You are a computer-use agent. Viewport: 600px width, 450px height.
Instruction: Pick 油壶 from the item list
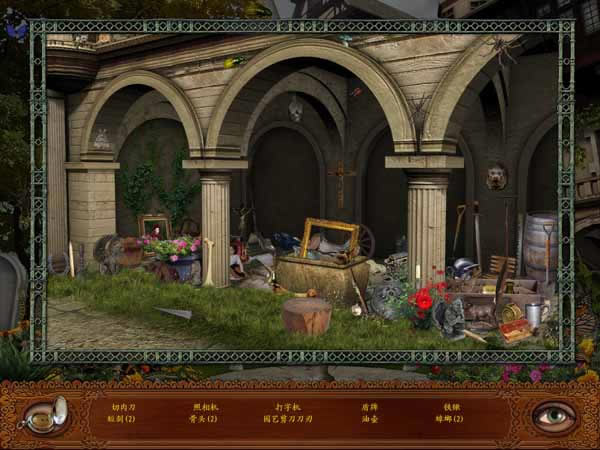[370, 419]
